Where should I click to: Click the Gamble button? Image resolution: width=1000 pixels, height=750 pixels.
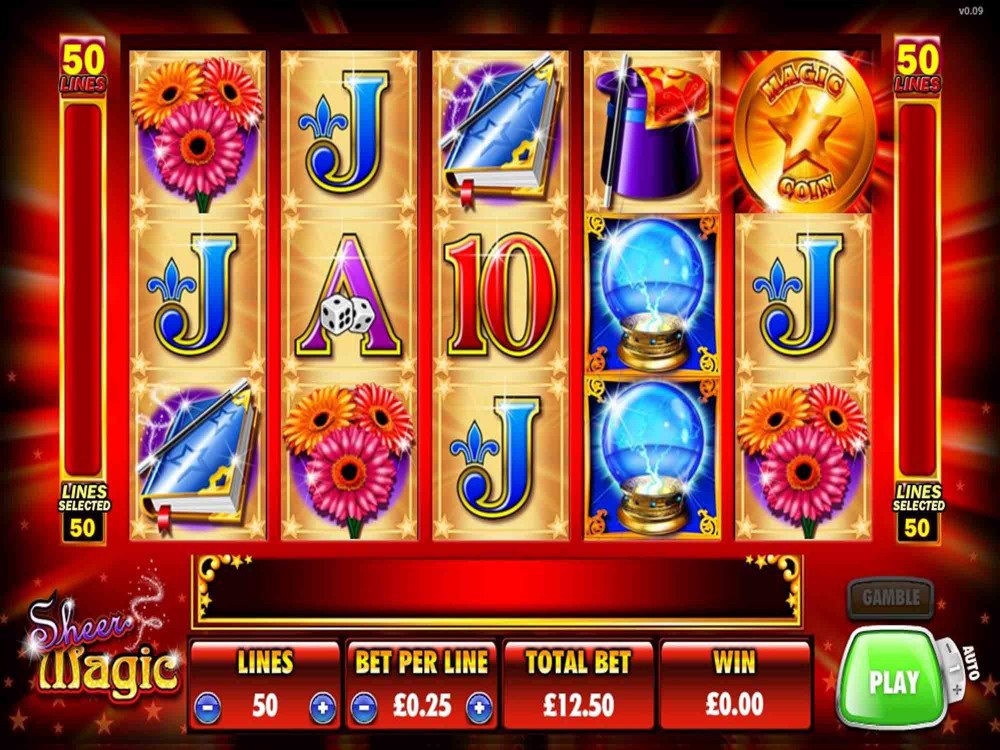[889, 599]
